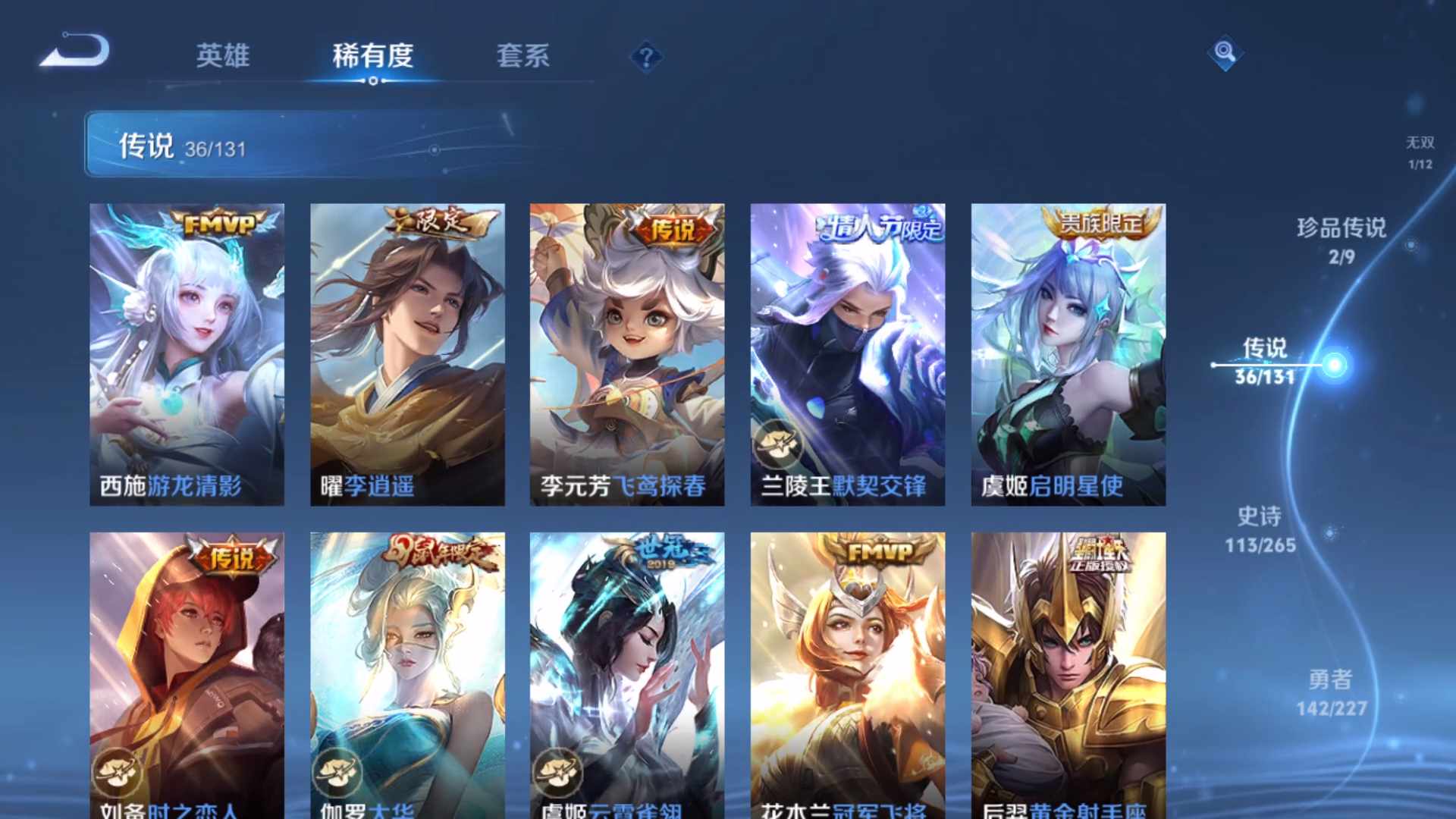Choose the 虞姬 云霓雀翎 skin card
1456x819 pixels.
[x=627, y=675]
